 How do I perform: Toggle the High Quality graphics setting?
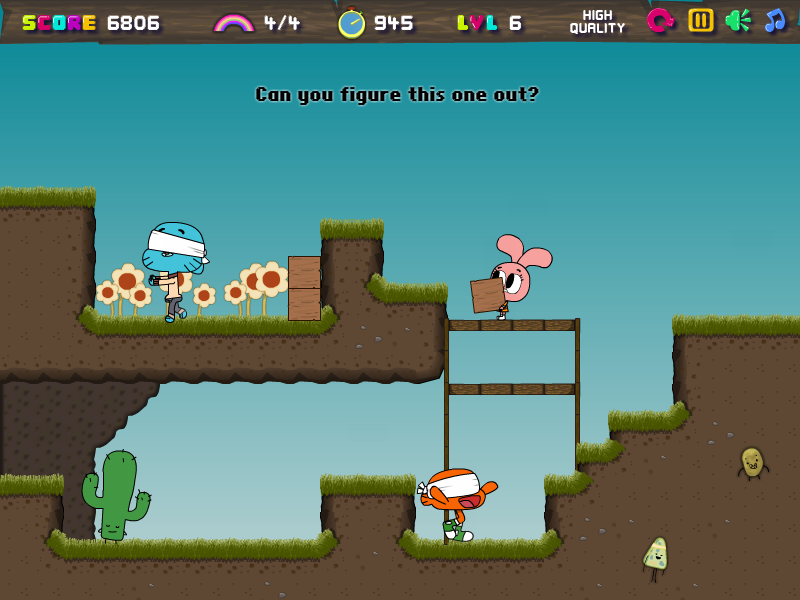(x=597, y=21)
